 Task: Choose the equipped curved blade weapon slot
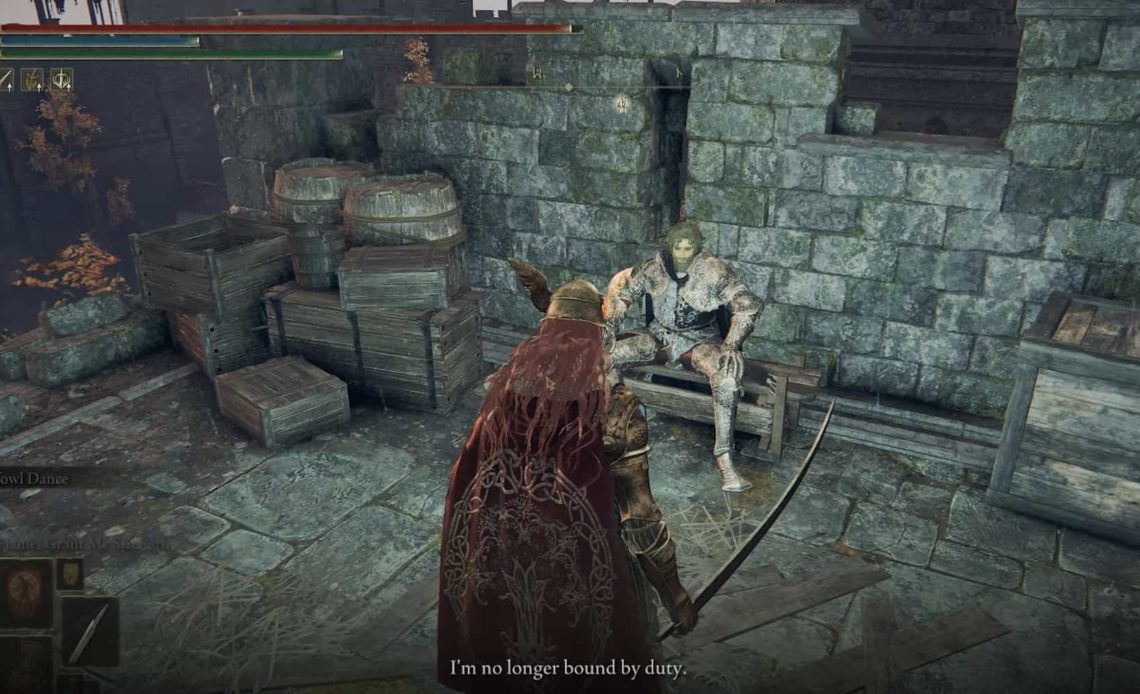(90, 631)
